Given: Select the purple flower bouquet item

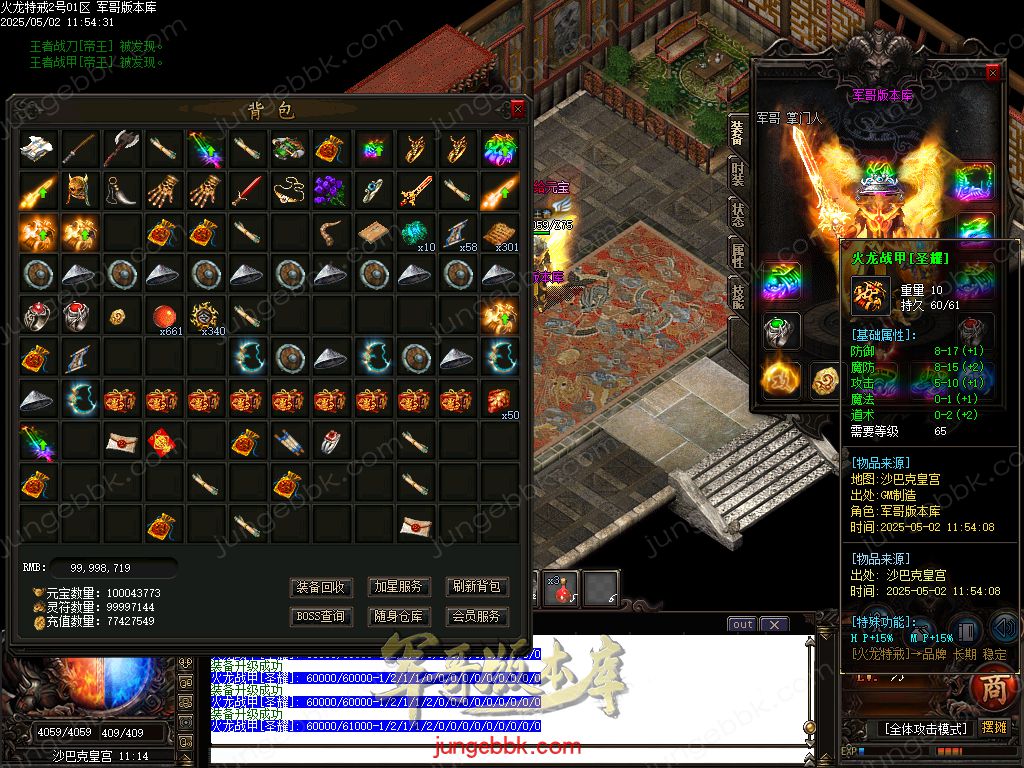Looking at the screenshot, I should coord(330,190).
